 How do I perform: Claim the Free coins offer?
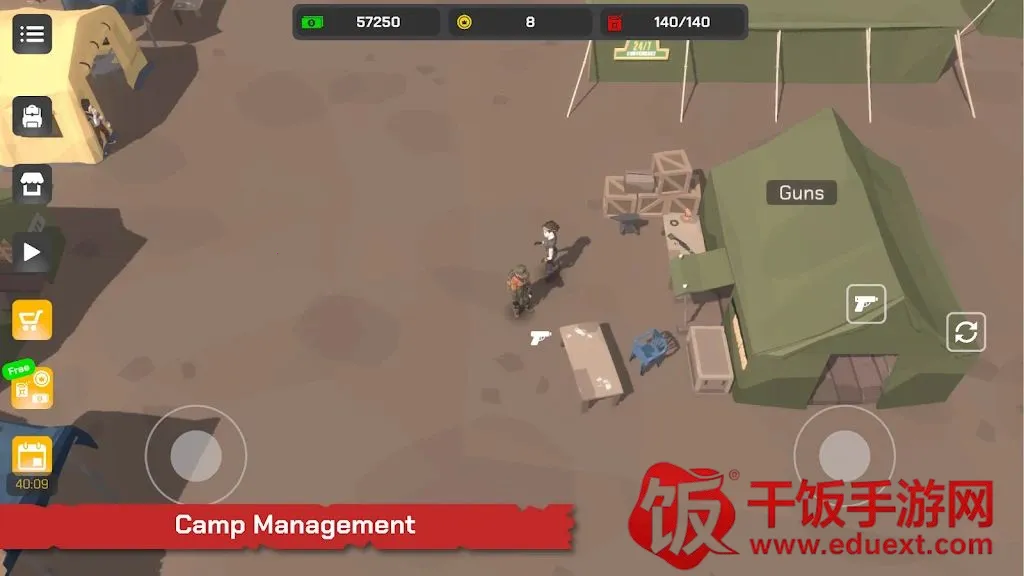click(x=32, y=386)
